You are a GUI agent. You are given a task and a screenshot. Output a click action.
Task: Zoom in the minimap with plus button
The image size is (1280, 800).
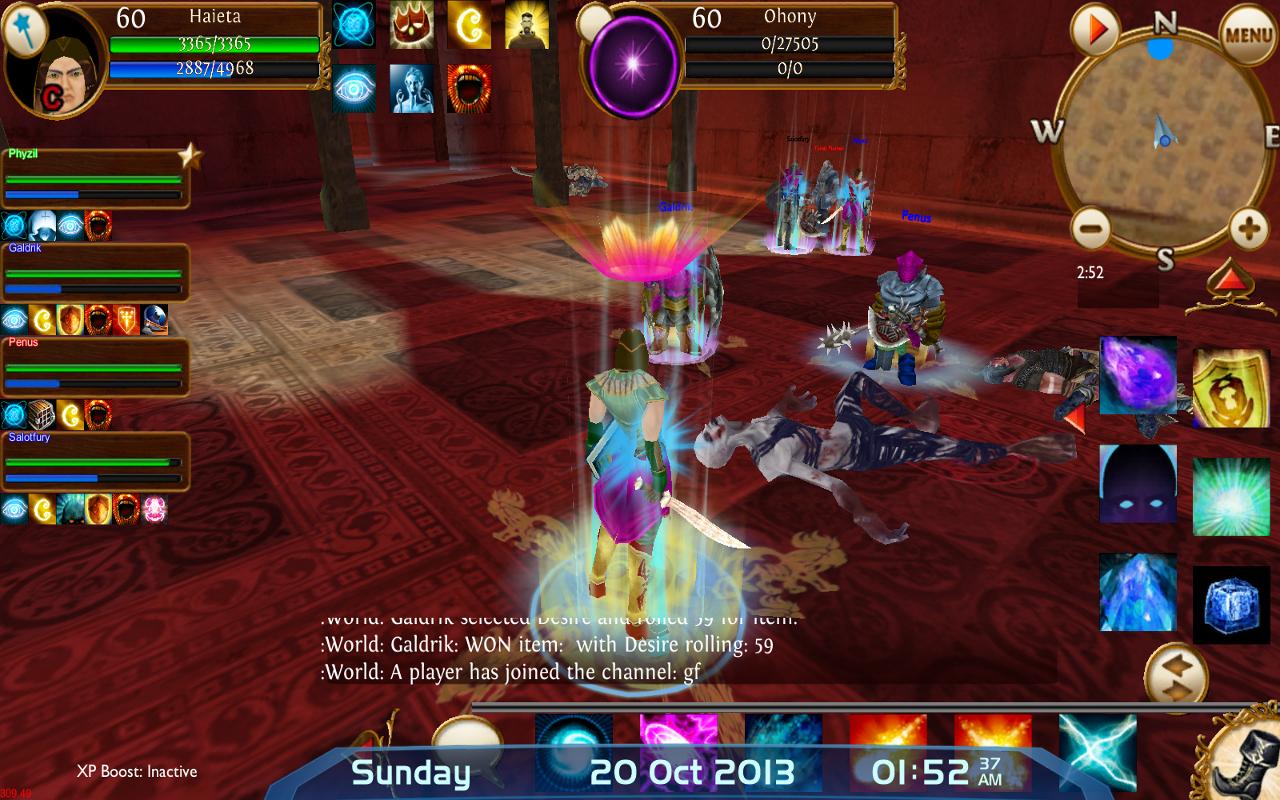(x=1248, y=229)
